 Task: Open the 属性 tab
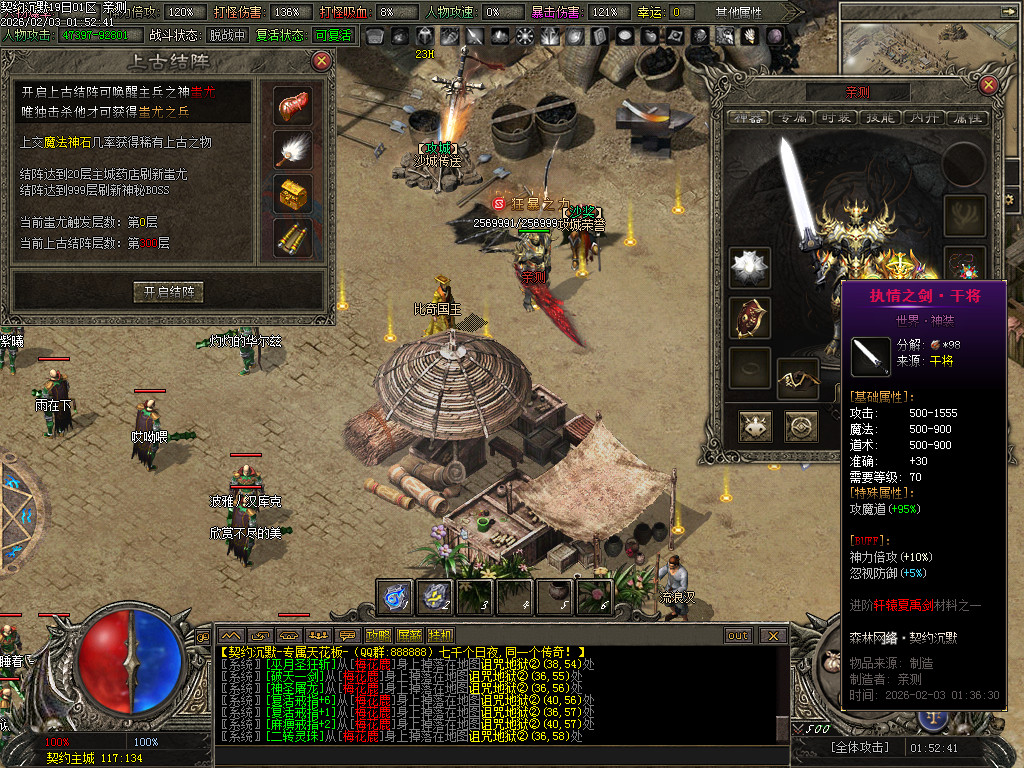click(966, 118)
